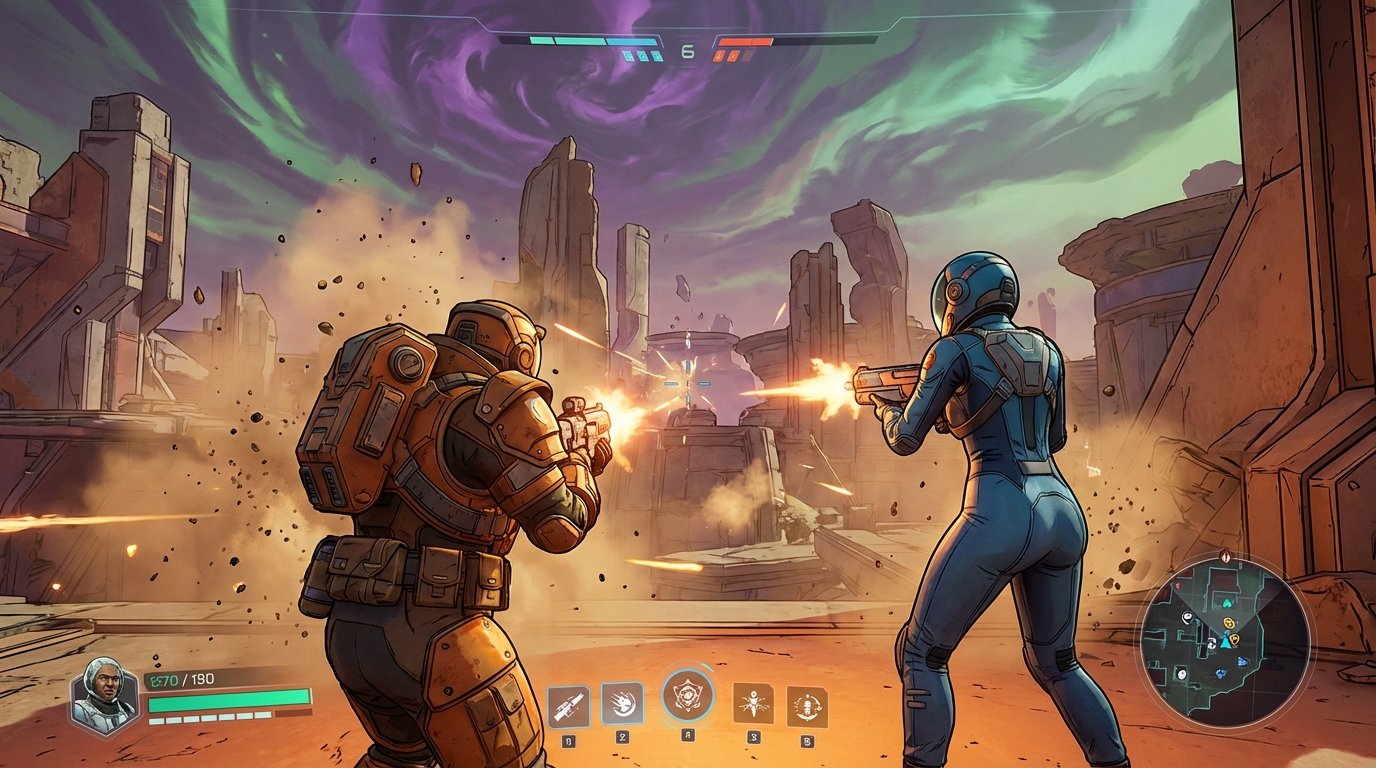Image resolution: width=1376 pixels, height=768 pixels.
Task: Select the fireball grenade in slot 2
Action: pyautogui.click(x=625, y=702)
